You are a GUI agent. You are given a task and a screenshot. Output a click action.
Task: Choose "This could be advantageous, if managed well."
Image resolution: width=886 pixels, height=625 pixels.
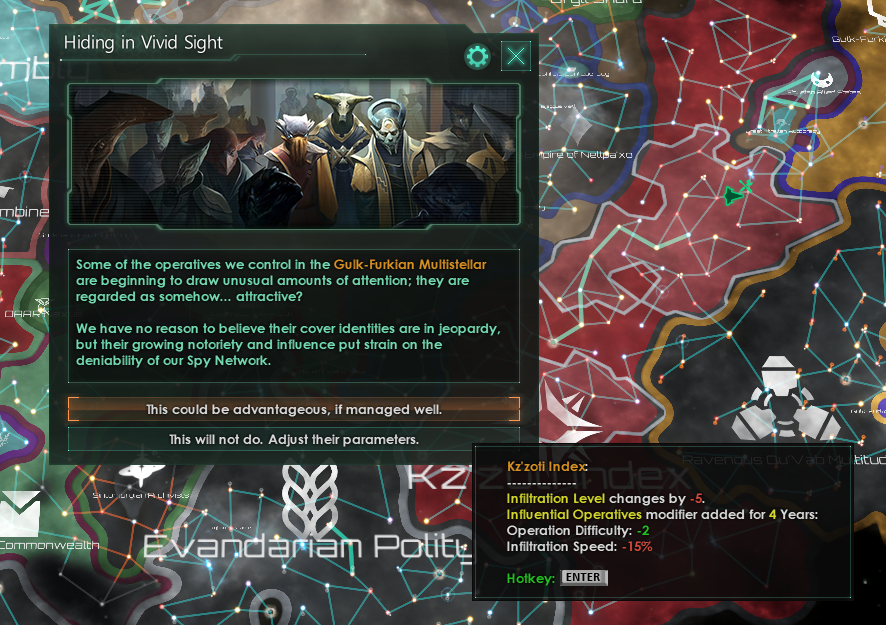pyautogui.click(x=294, y=409)
